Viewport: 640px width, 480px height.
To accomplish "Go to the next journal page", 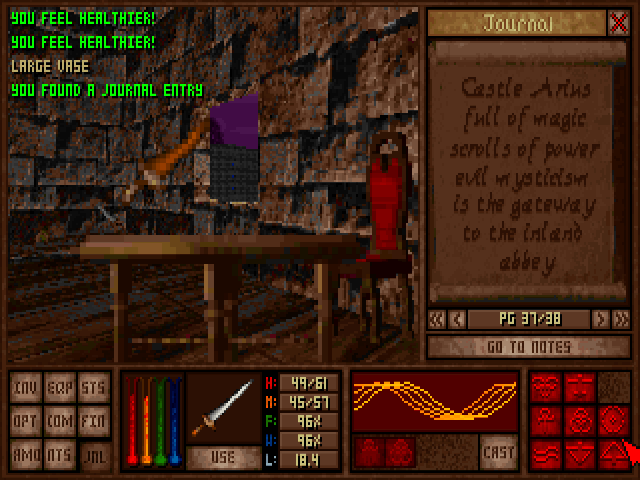I will (600, 319).
